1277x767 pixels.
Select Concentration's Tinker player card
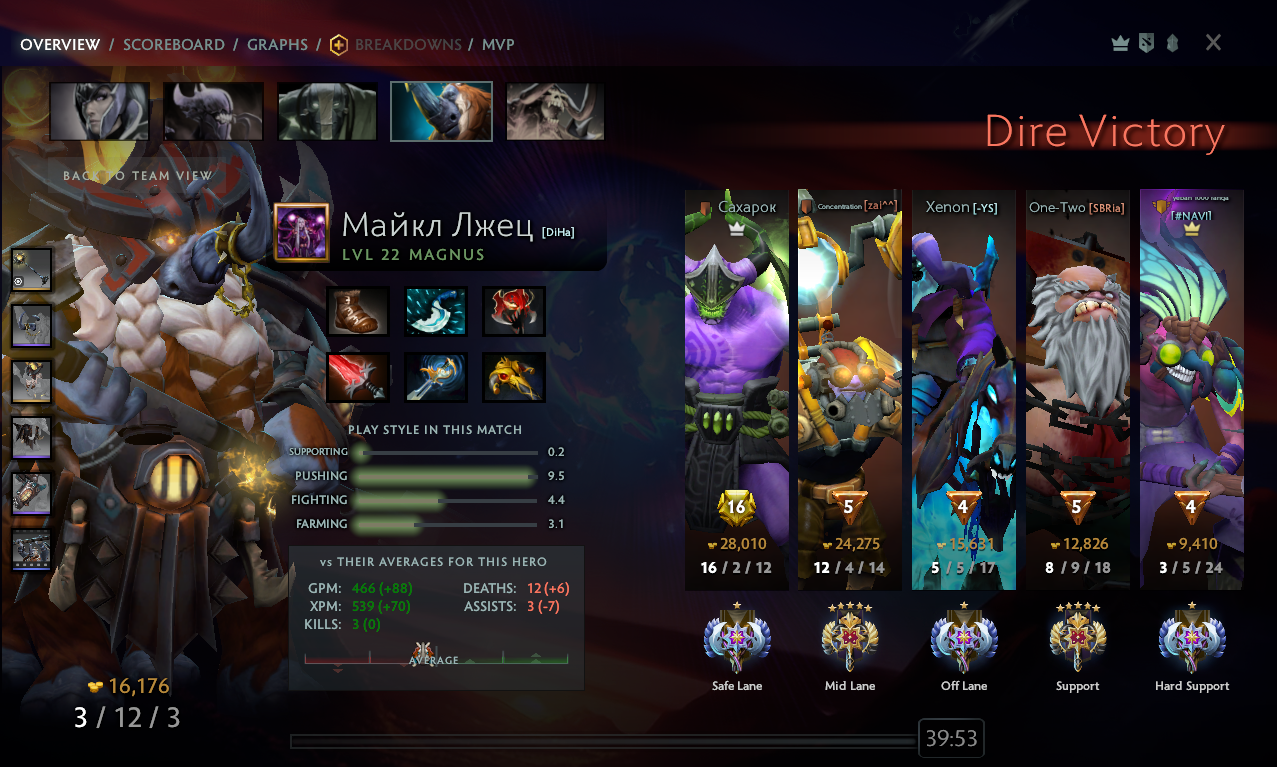click(850, 389)
